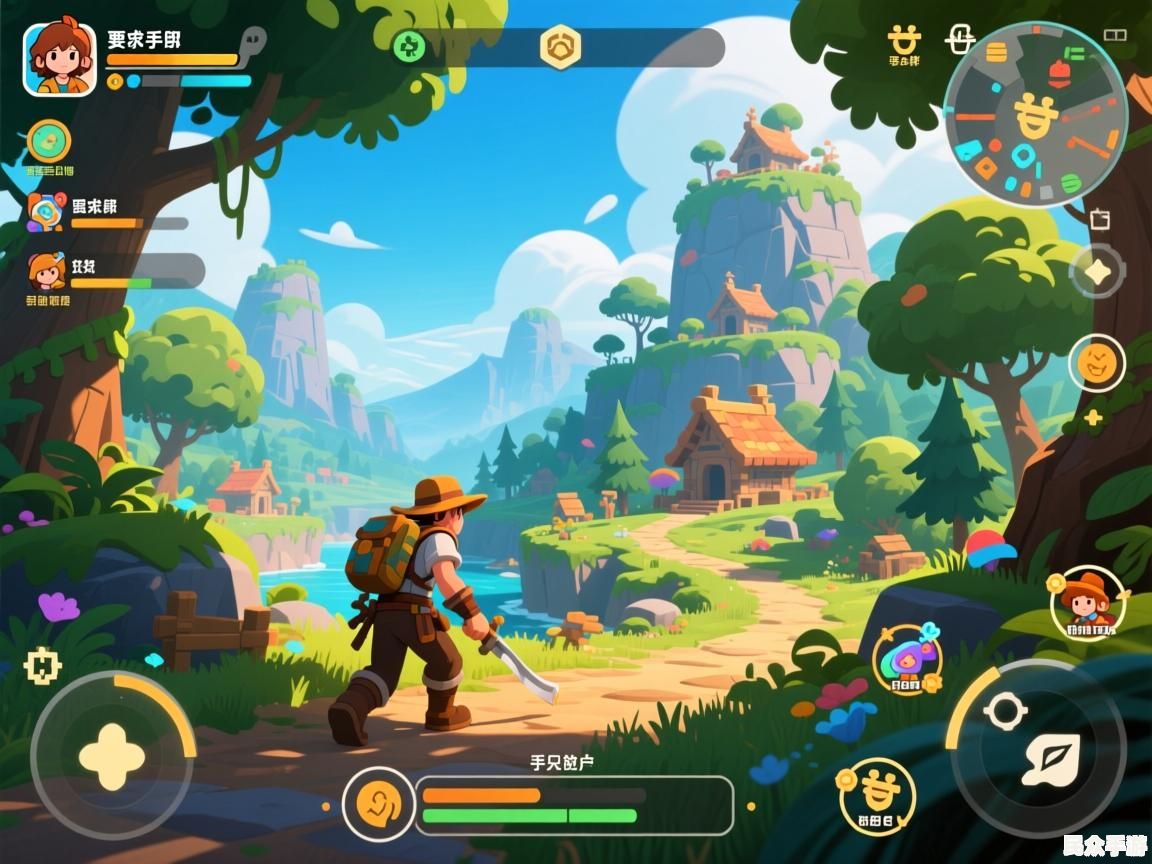Activate the colorful parrot skill icon
This screenshot has width=1152, height=864.
906,660
